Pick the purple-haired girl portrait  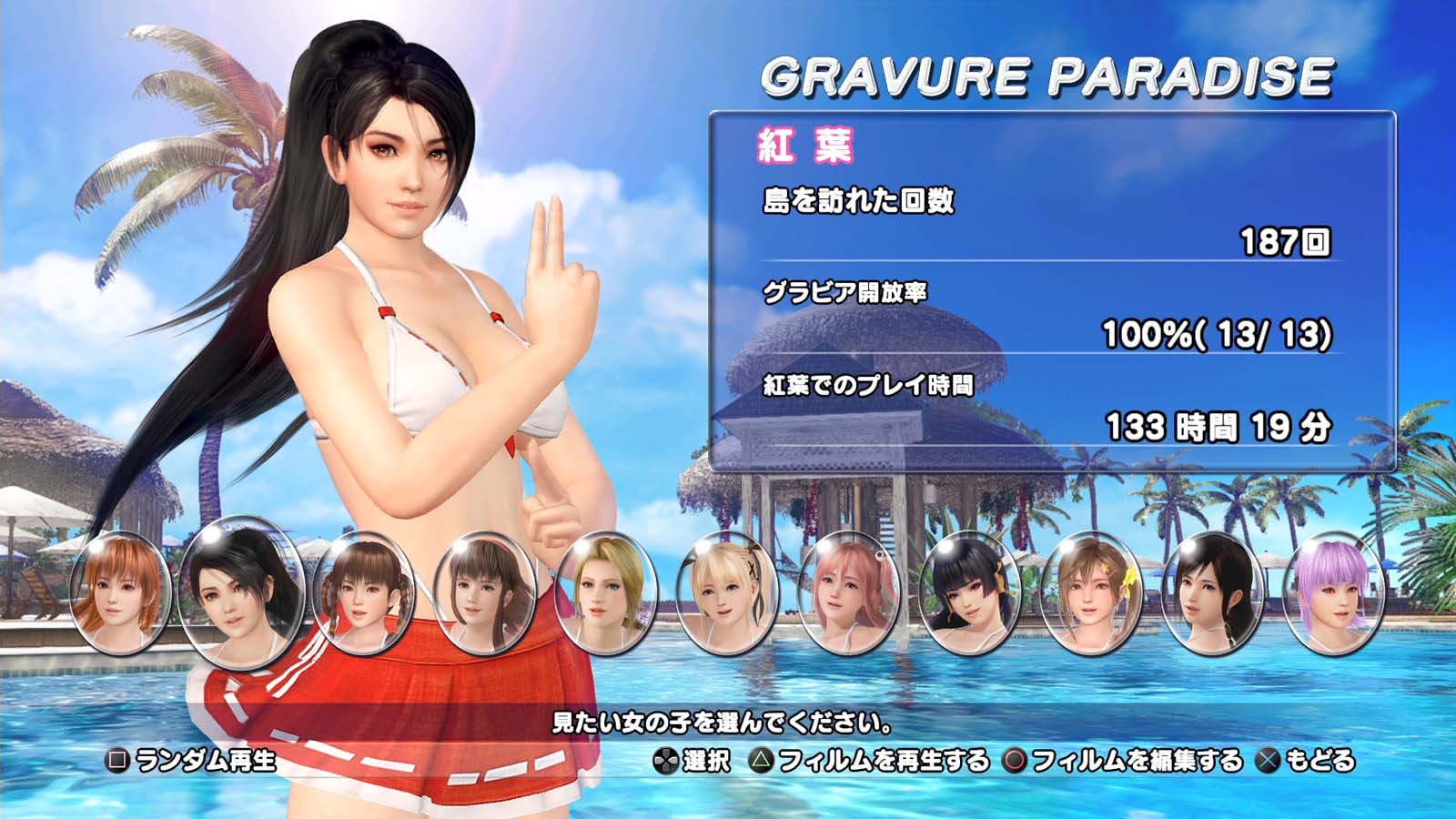[1334, 591]
